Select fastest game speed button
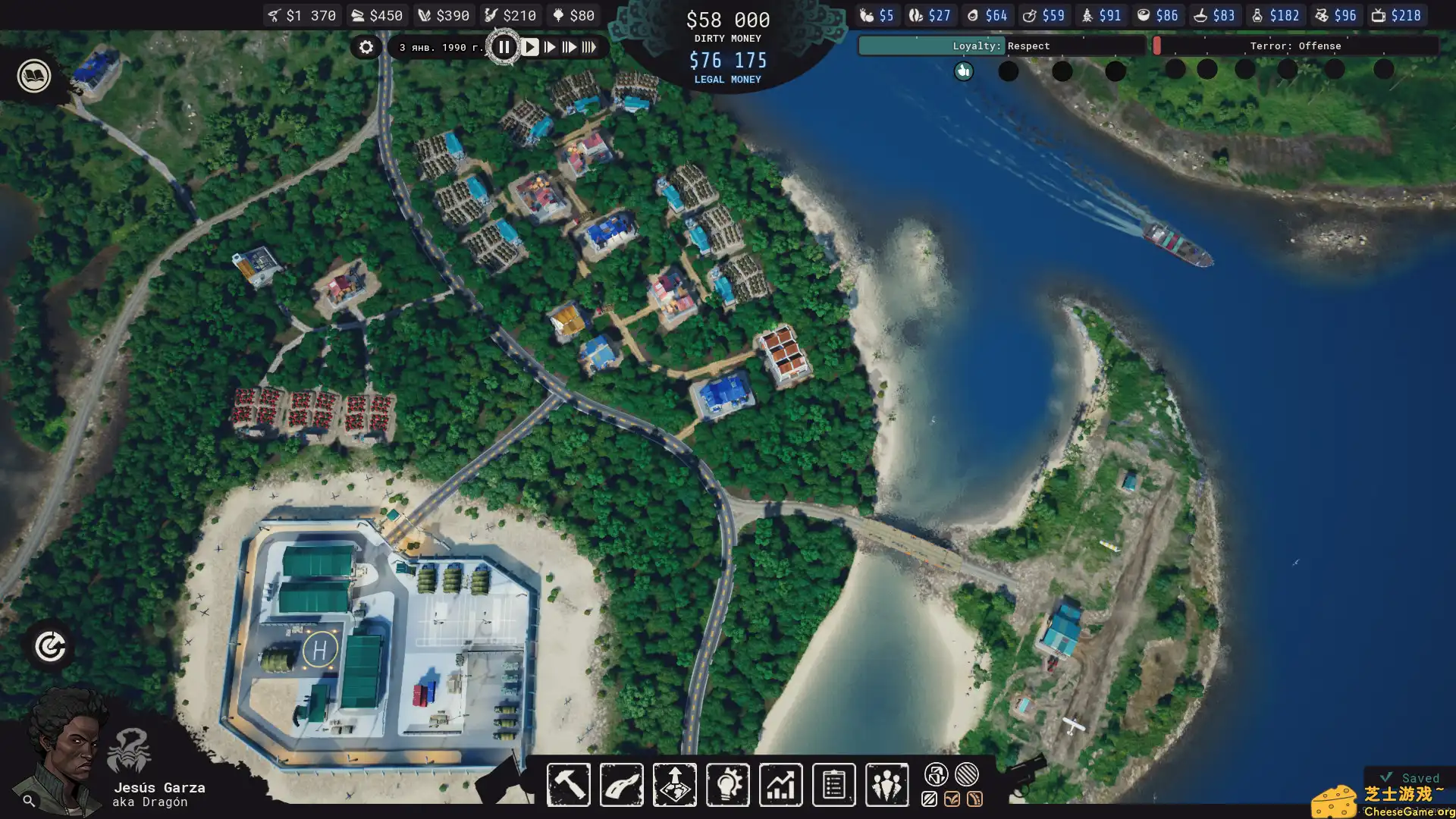Viewport: 1456px width, 819px height. (x=591, y=46)
